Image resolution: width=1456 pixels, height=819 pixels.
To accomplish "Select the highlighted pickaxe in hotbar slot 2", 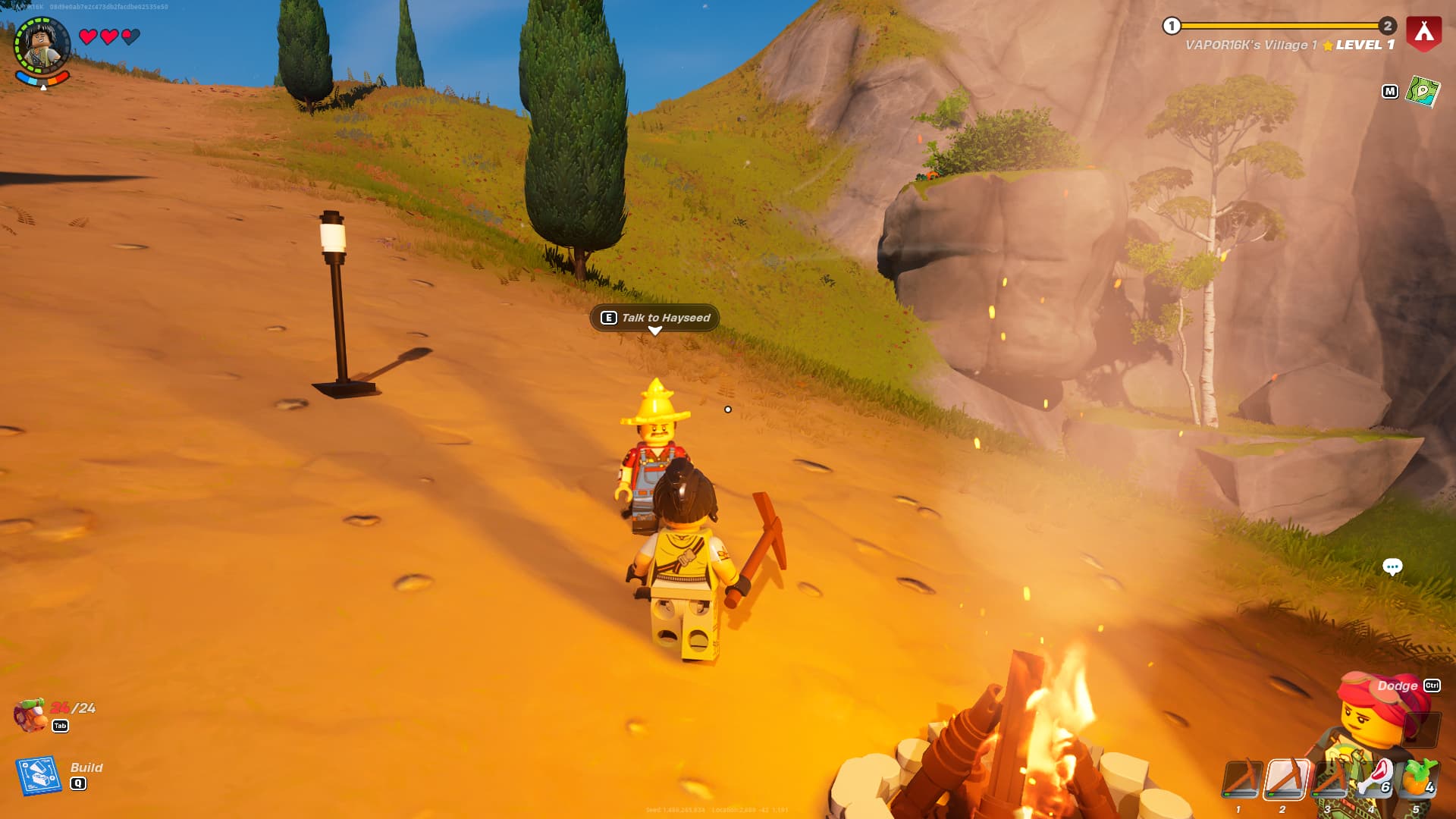I will click(x=1285, y=780).
